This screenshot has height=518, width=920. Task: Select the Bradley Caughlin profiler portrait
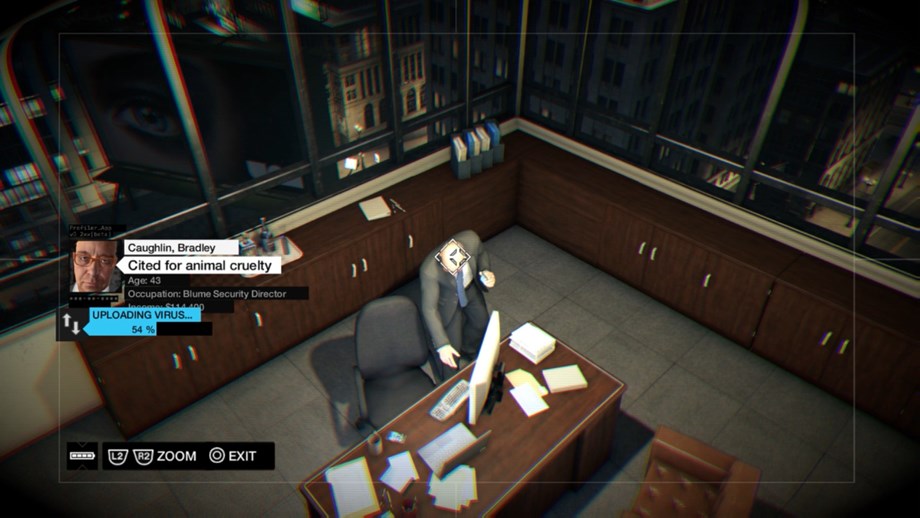[x=95, y=265]
